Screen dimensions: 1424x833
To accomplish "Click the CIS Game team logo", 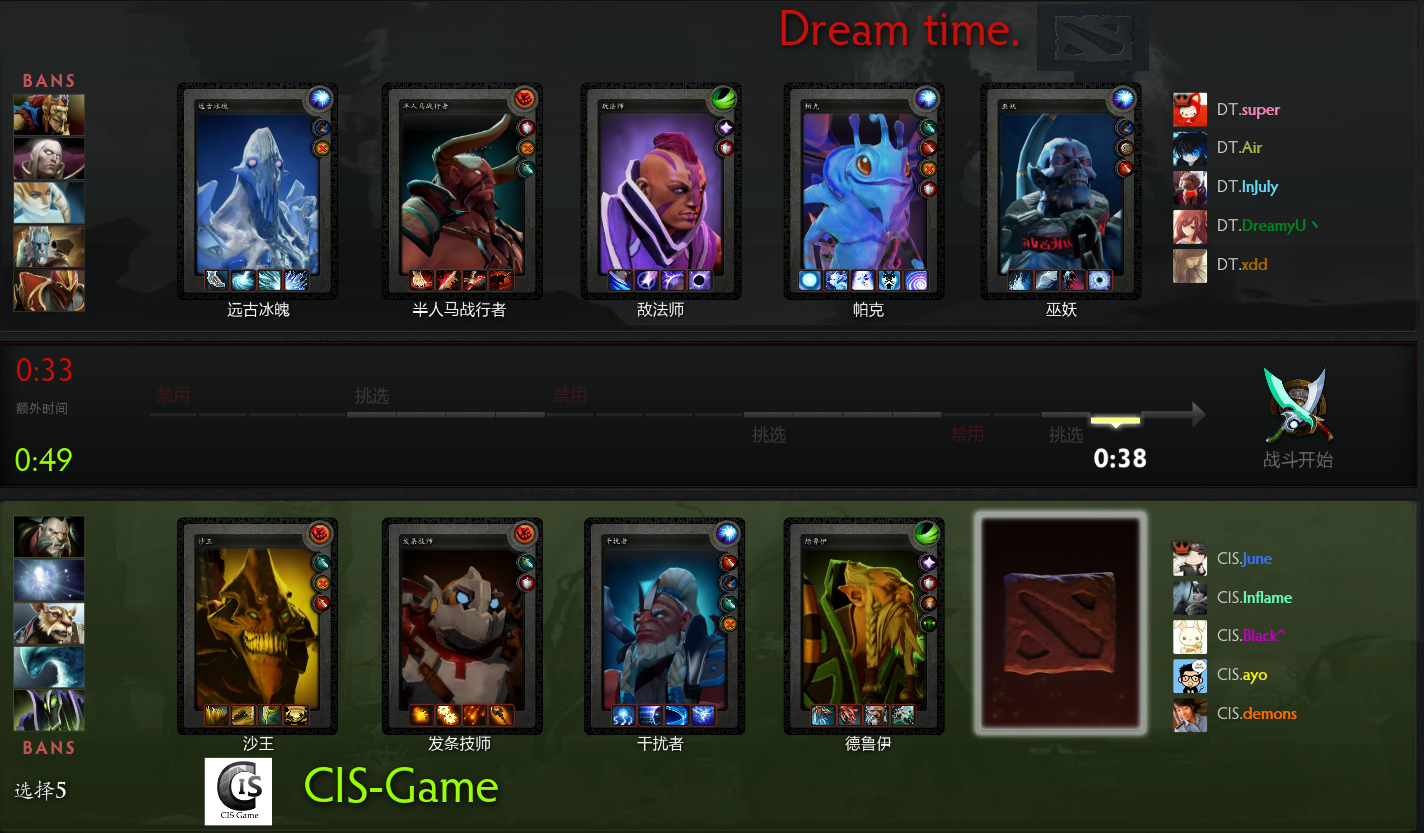I will coord(238,791).
